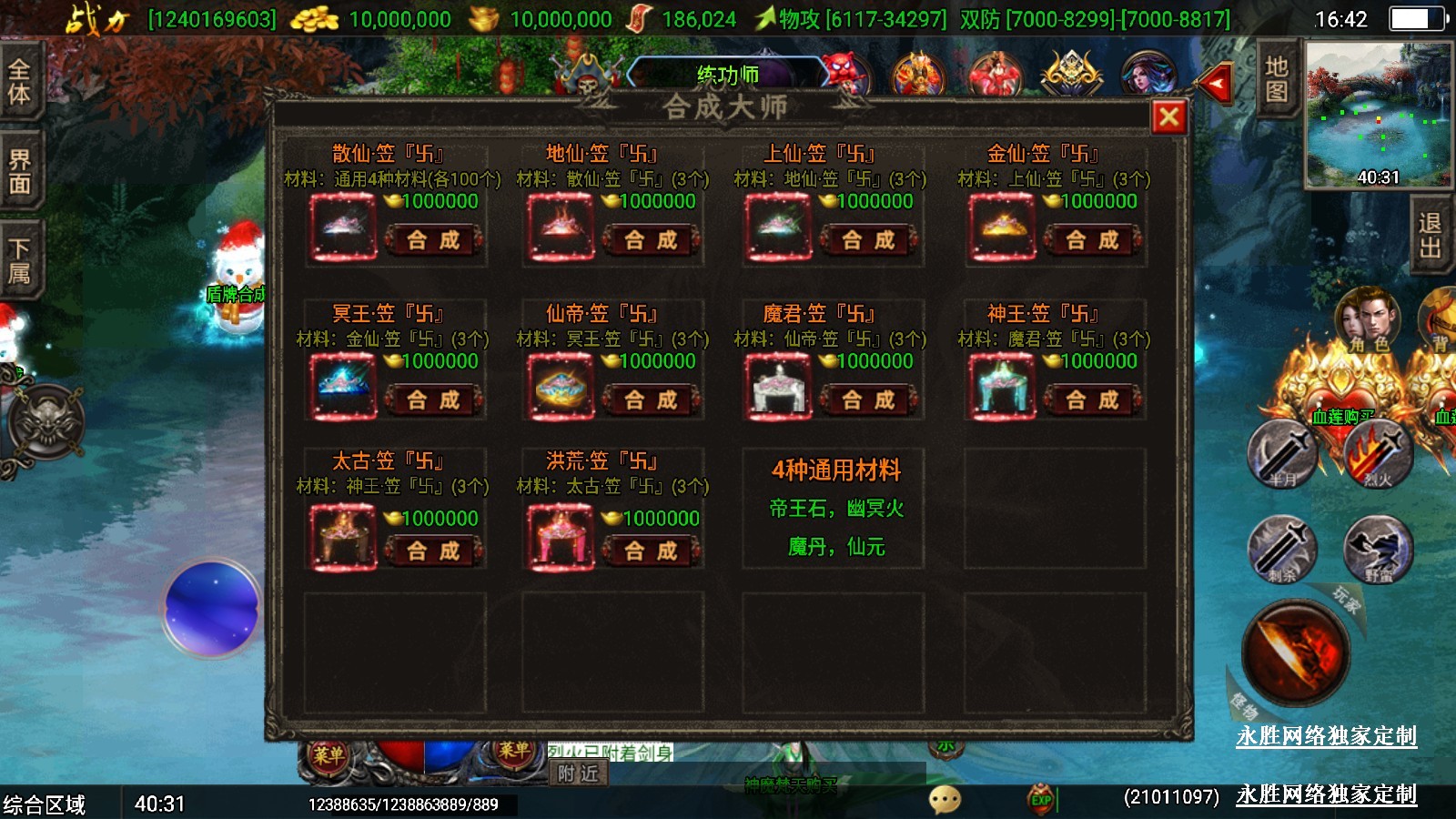Craft the 魔君·笠 item
The width and height of the screenshot is (1456, 819).
(868, 399)
